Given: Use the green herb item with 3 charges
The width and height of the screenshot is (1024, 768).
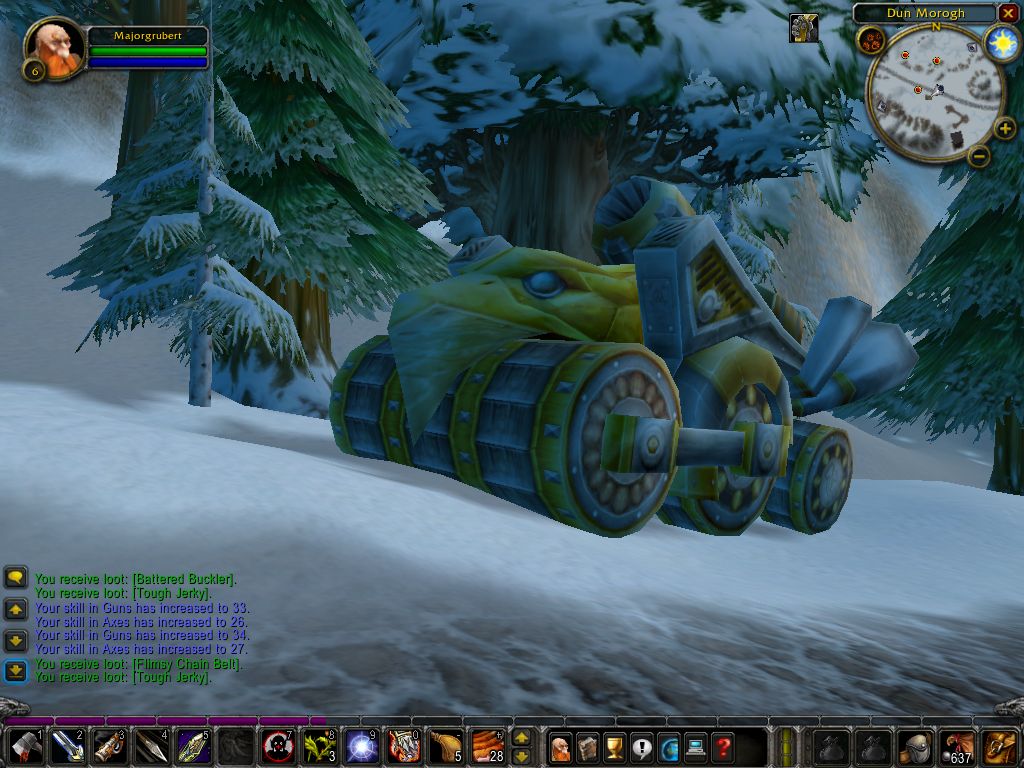Looking at the screenshot, I should (x=319, y=746).
